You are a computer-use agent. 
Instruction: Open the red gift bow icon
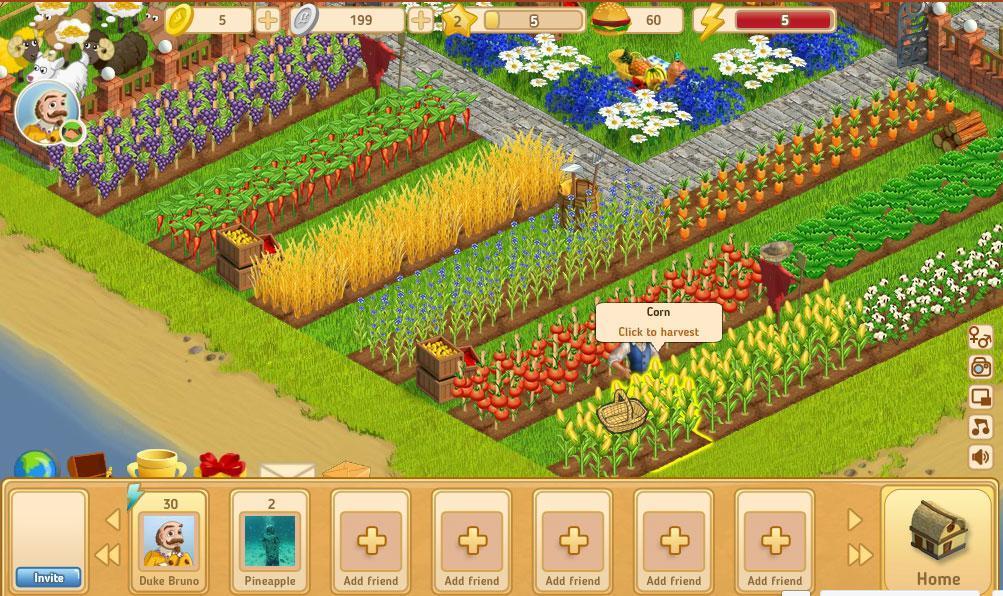[x=221, y=467]
